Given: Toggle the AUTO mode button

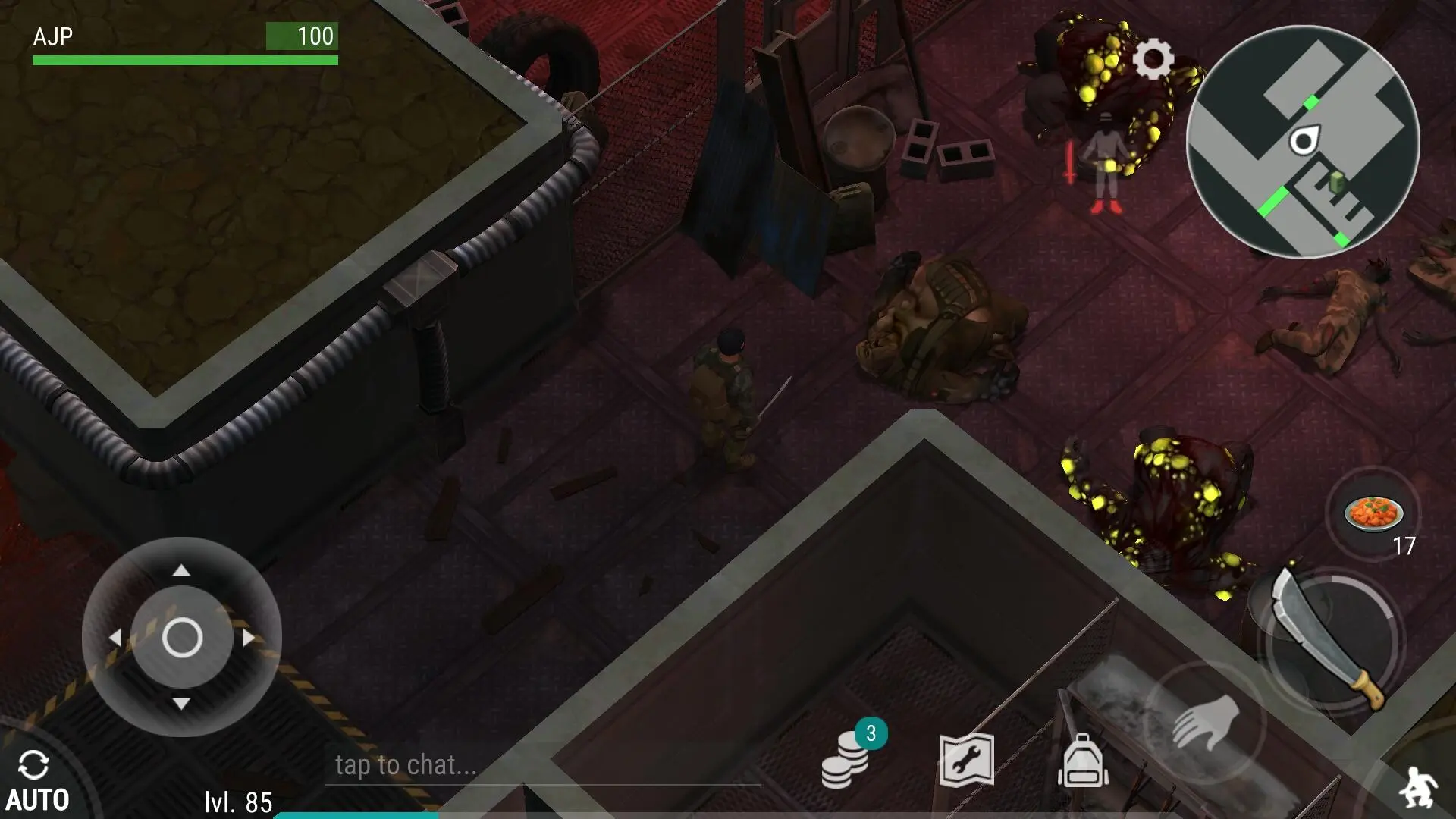Looking at the screenshot, I should [x=36, y=781].
